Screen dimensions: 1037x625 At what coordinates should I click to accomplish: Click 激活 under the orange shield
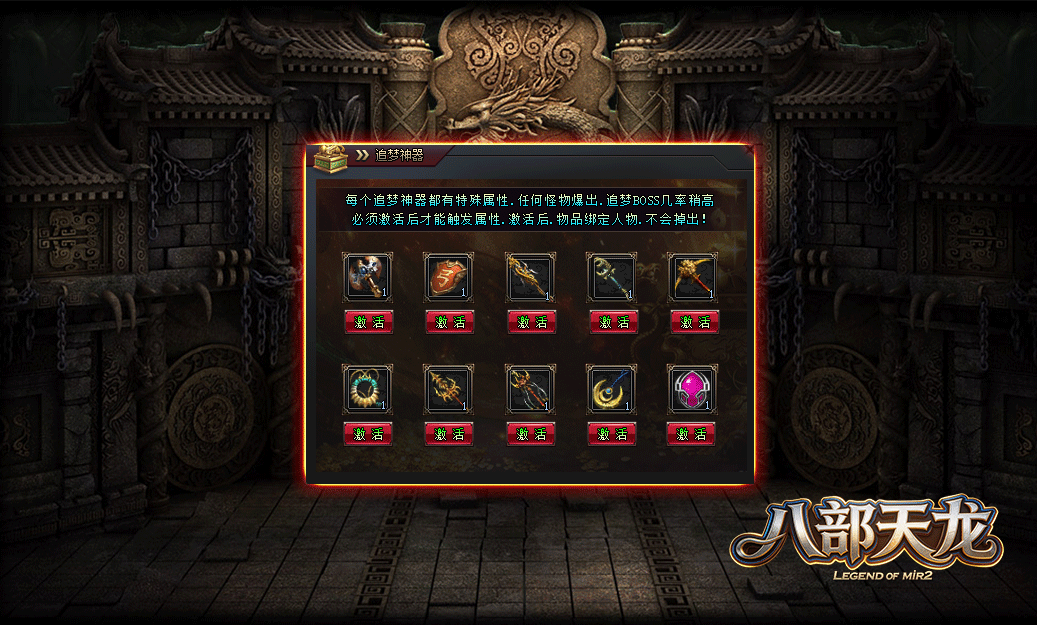click(x=449, y=322)
